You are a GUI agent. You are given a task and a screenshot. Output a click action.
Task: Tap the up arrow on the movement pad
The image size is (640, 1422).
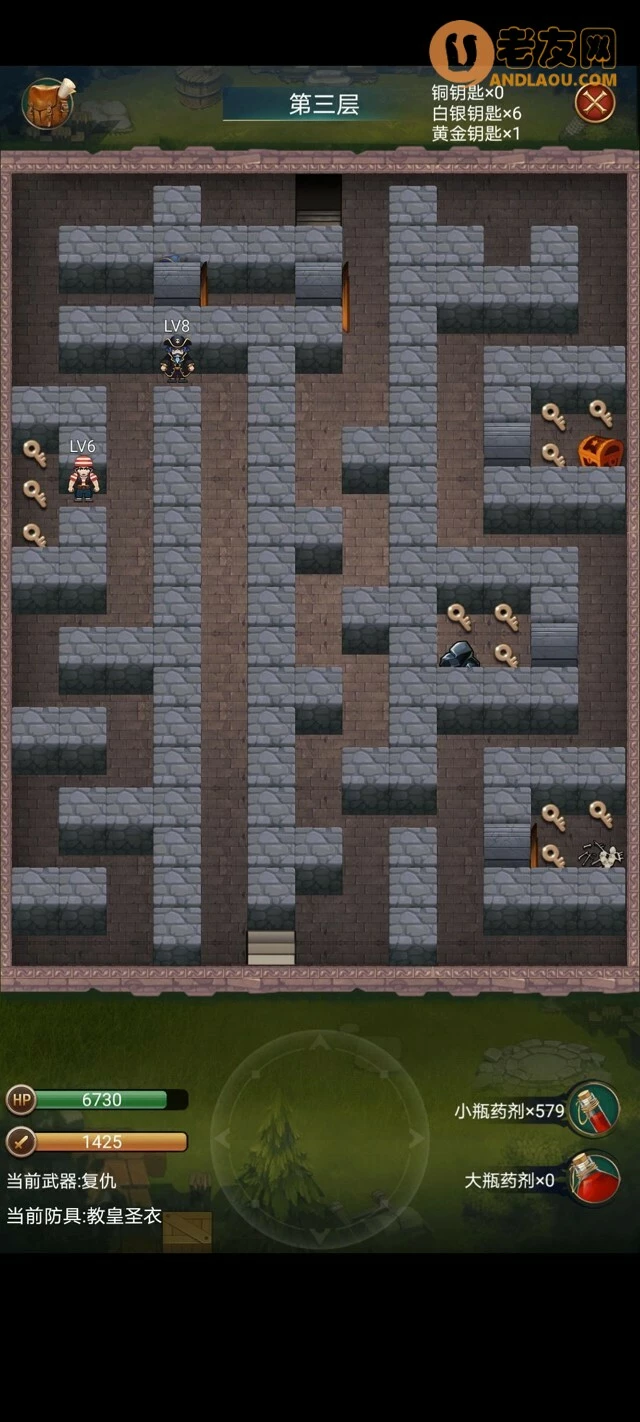[319, 1044]
